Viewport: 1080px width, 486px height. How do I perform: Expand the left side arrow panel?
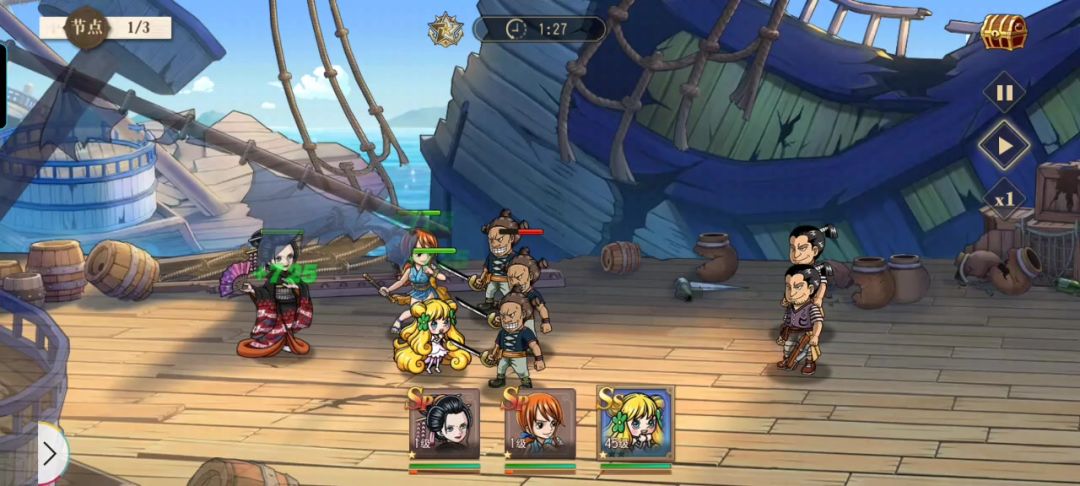pyautogui.click(x=50, y=452)
